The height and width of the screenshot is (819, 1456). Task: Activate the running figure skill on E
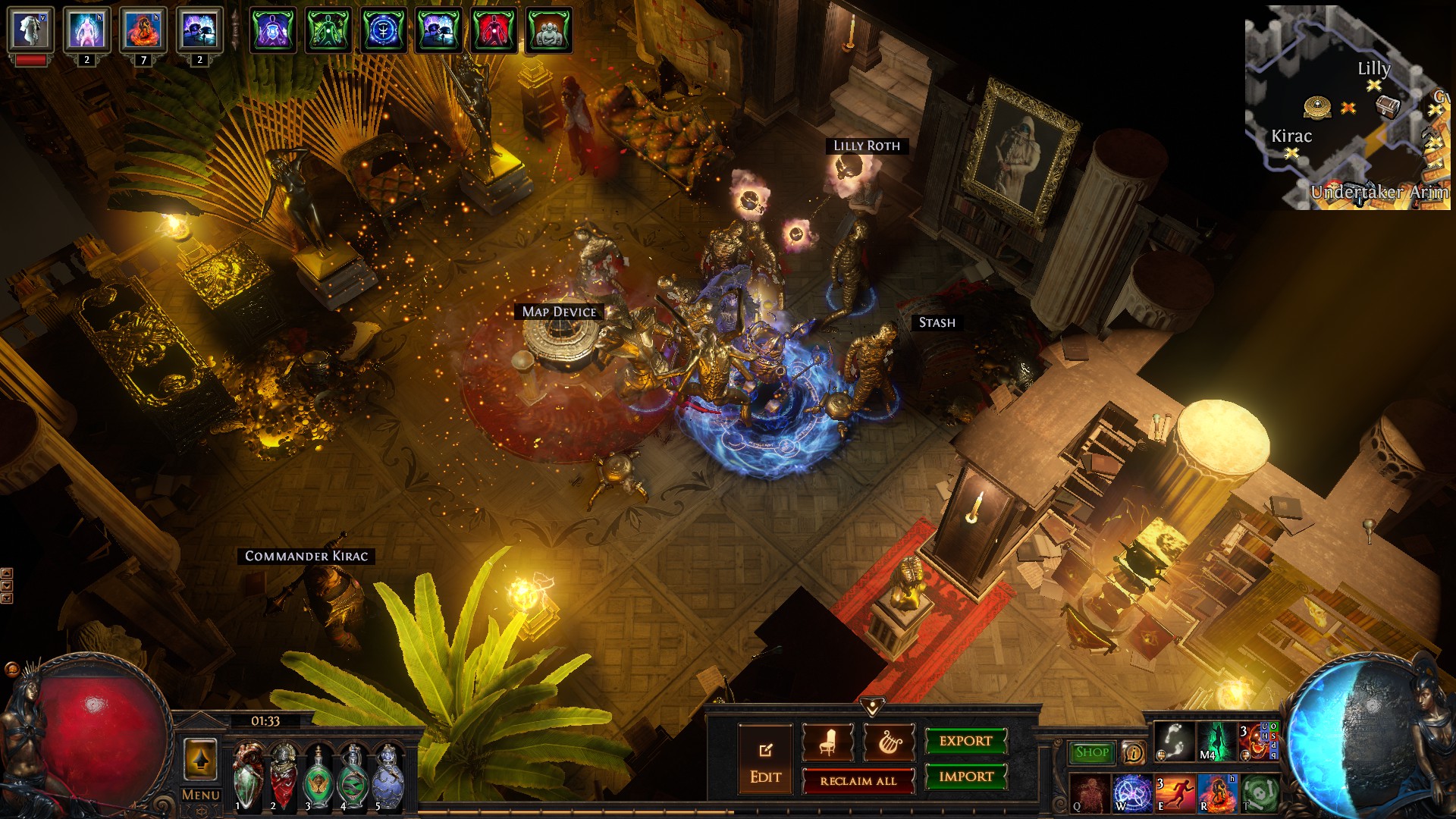[x=1173, y=793]
